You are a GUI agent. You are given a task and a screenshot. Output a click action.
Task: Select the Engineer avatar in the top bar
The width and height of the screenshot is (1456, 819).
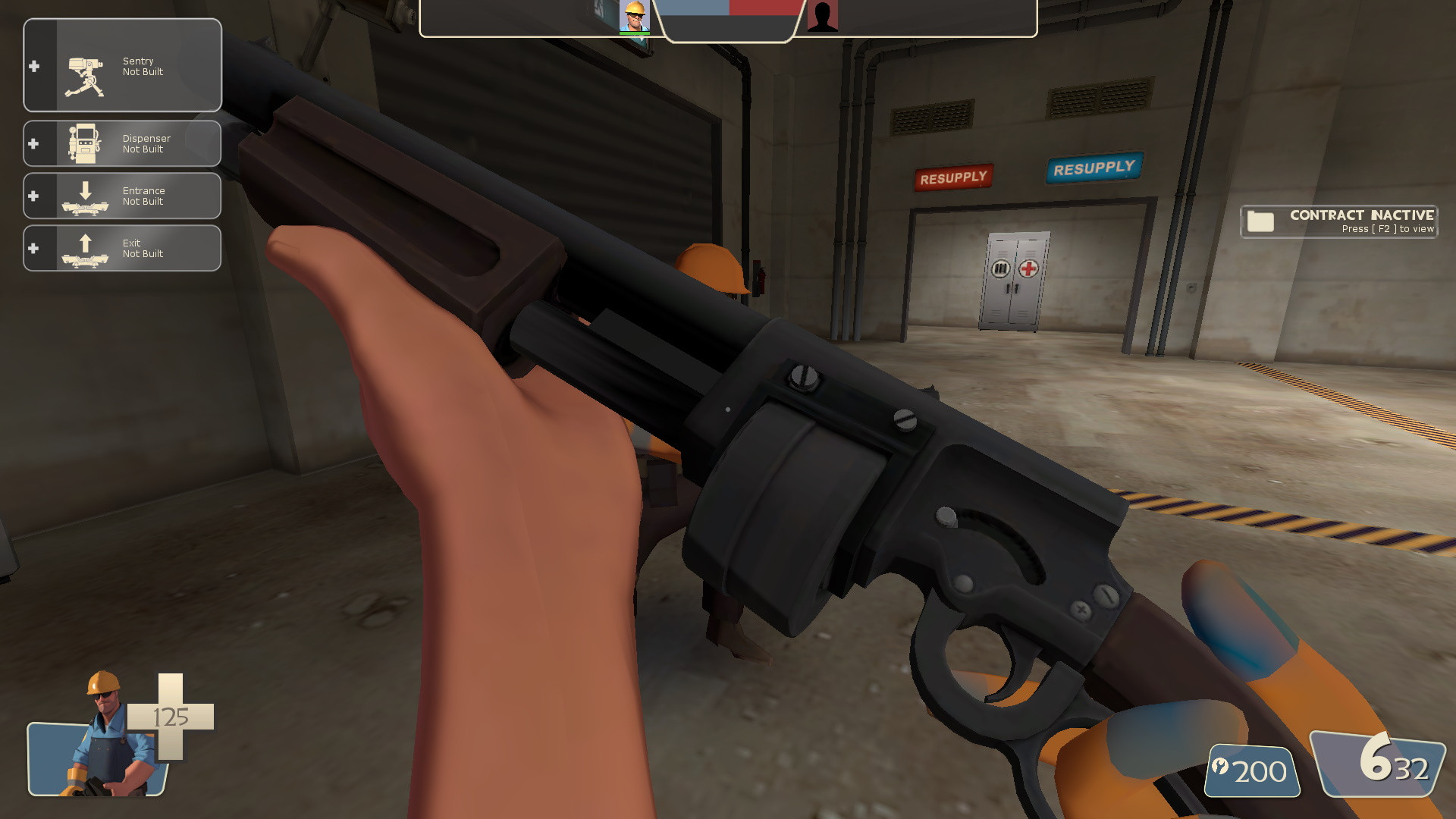[635, 17]
